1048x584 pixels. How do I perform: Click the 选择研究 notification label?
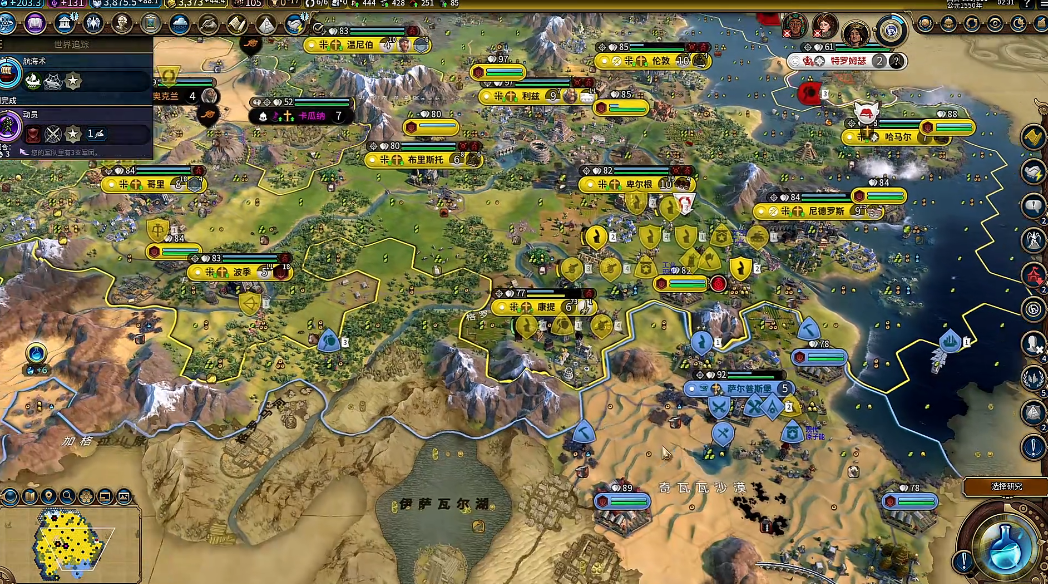(1003, 487)
